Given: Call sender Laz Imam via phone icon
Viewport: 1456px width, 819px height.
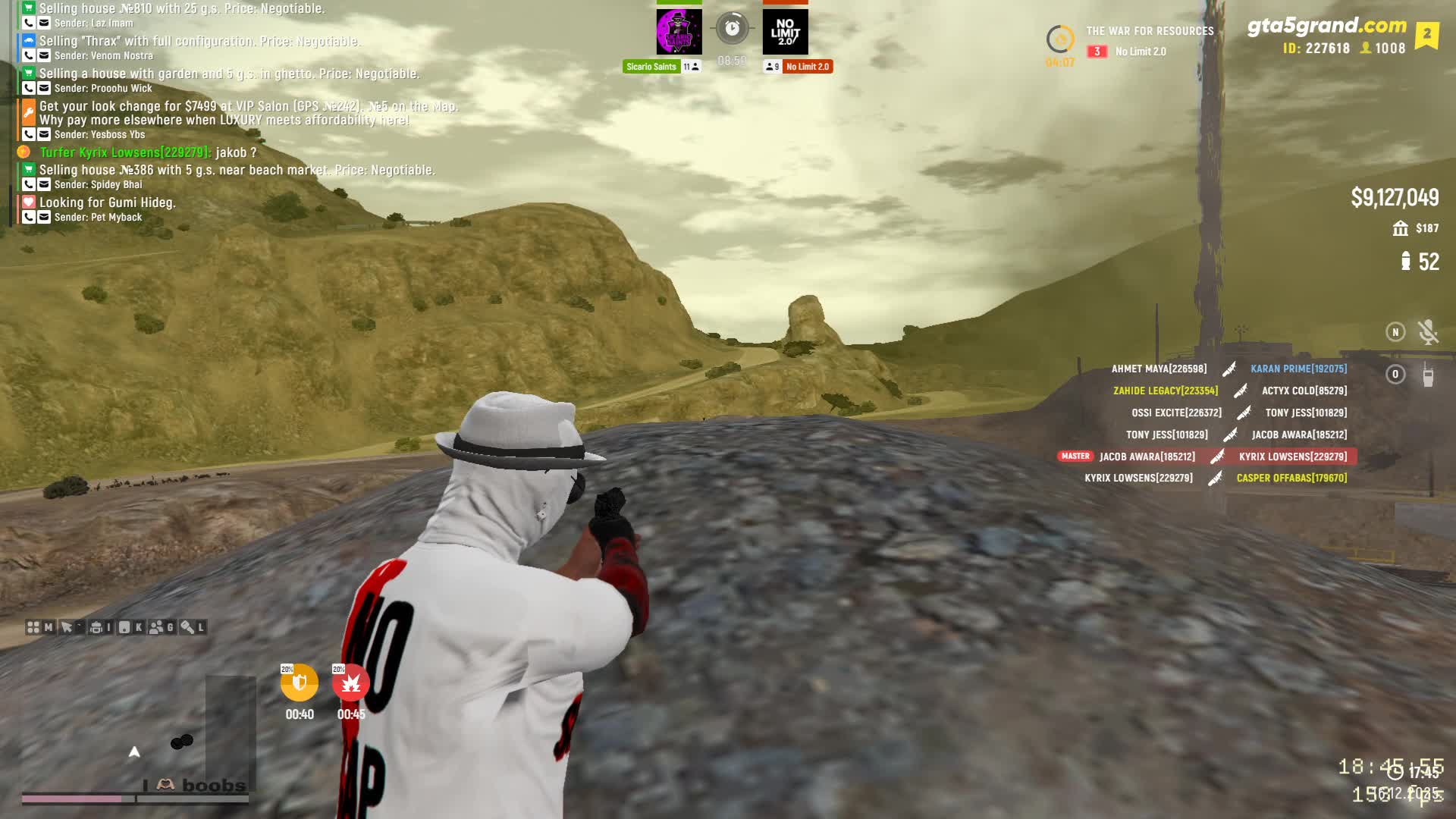Looking at the screenshot, I should coord(29,23).
